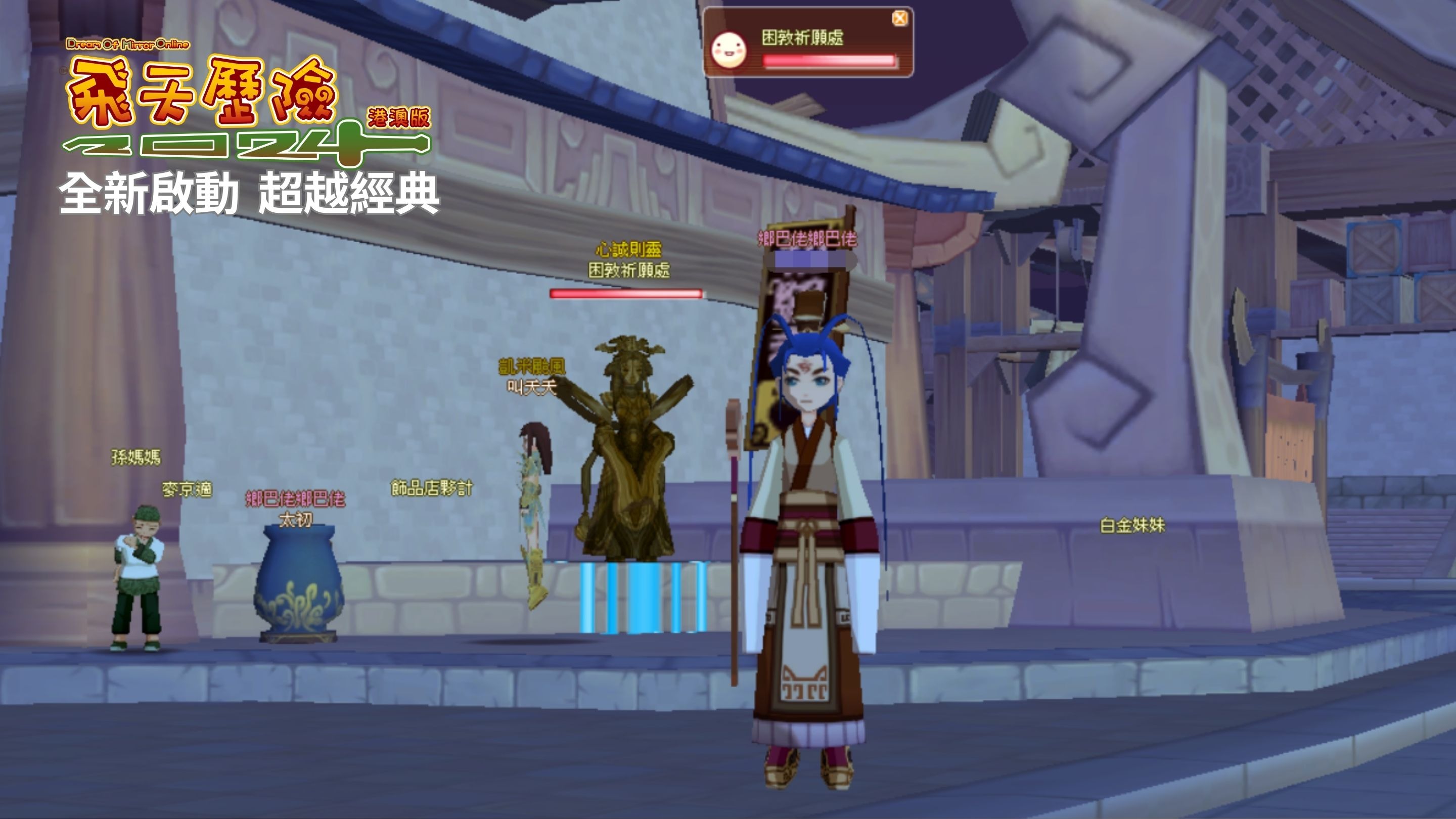
Task: Click the 港澳版 badge beside the logo
Action: pyautogui.click(x=399, y=117)
